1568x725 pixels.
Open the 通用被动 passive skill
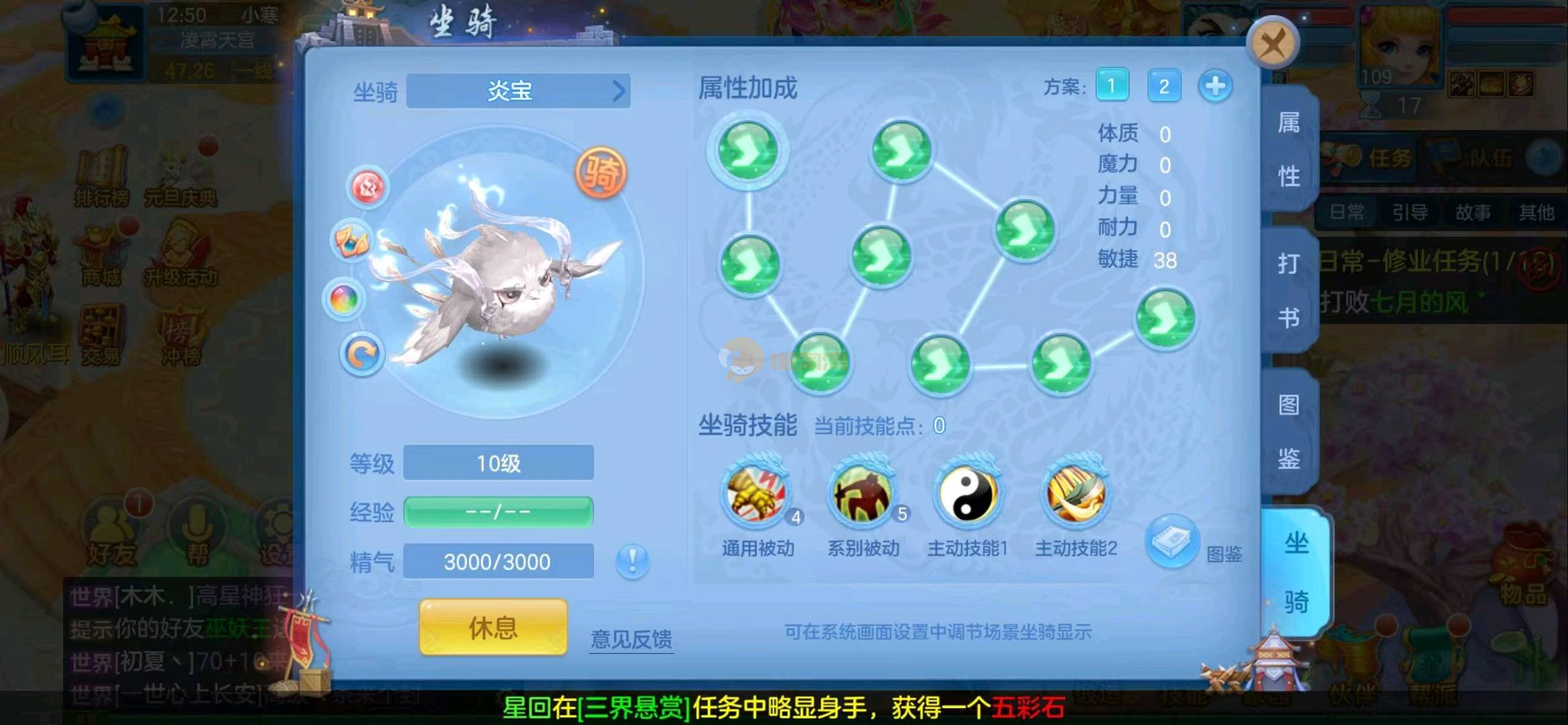click(757, 497)
